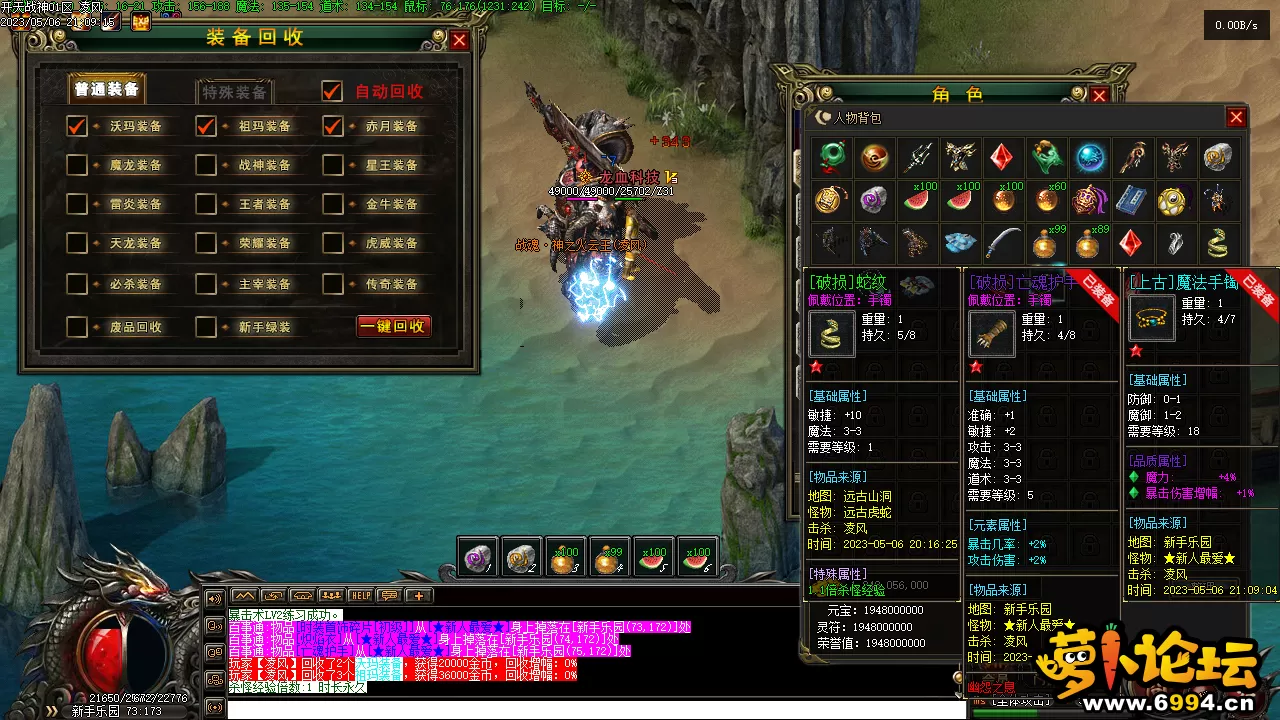Use the purple spiral stone in hotbar slot 1

pyautogui.click(x=477, y=558)
